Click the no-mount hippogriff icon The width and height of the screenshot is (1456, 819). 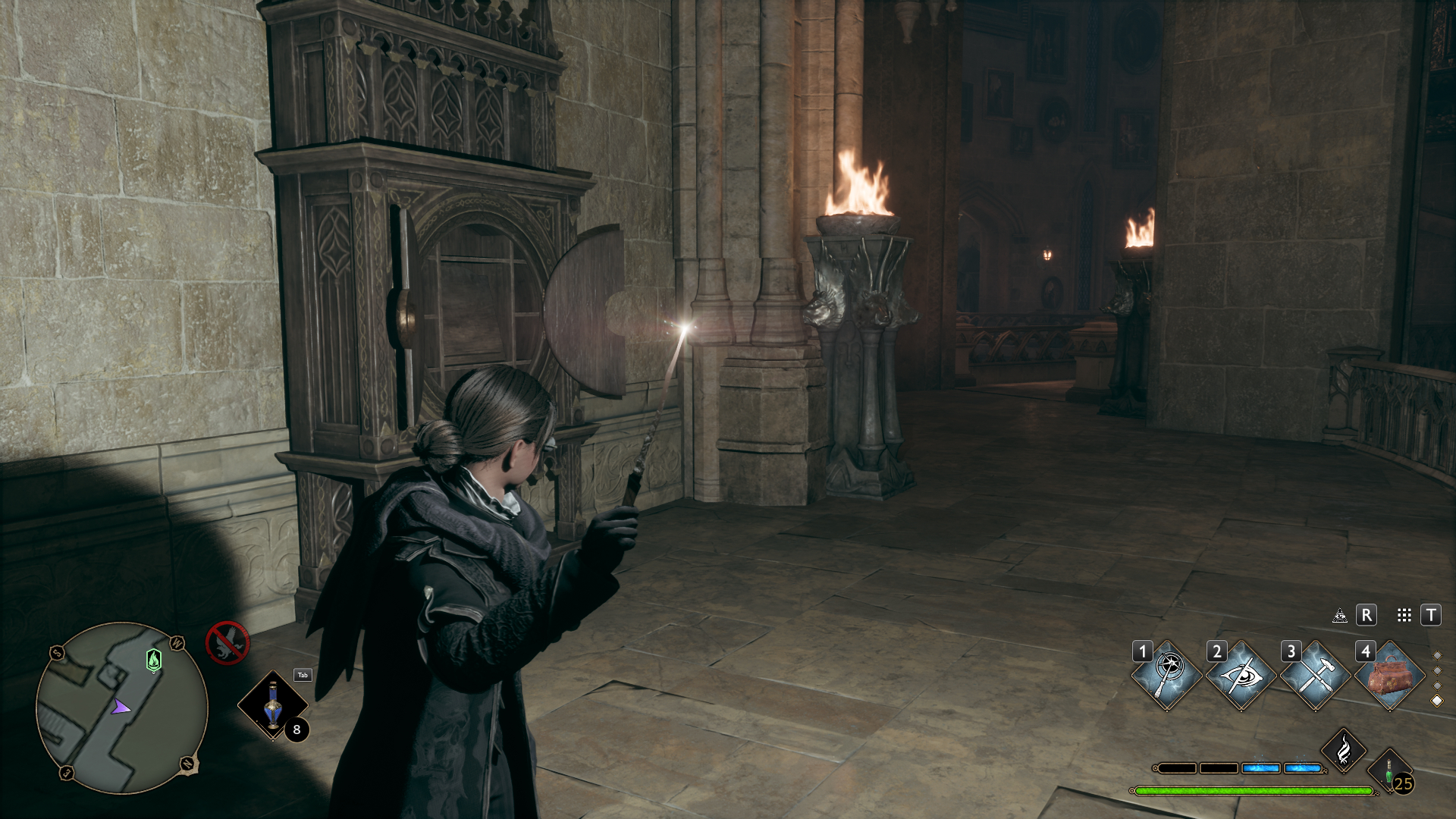(227, 643)
